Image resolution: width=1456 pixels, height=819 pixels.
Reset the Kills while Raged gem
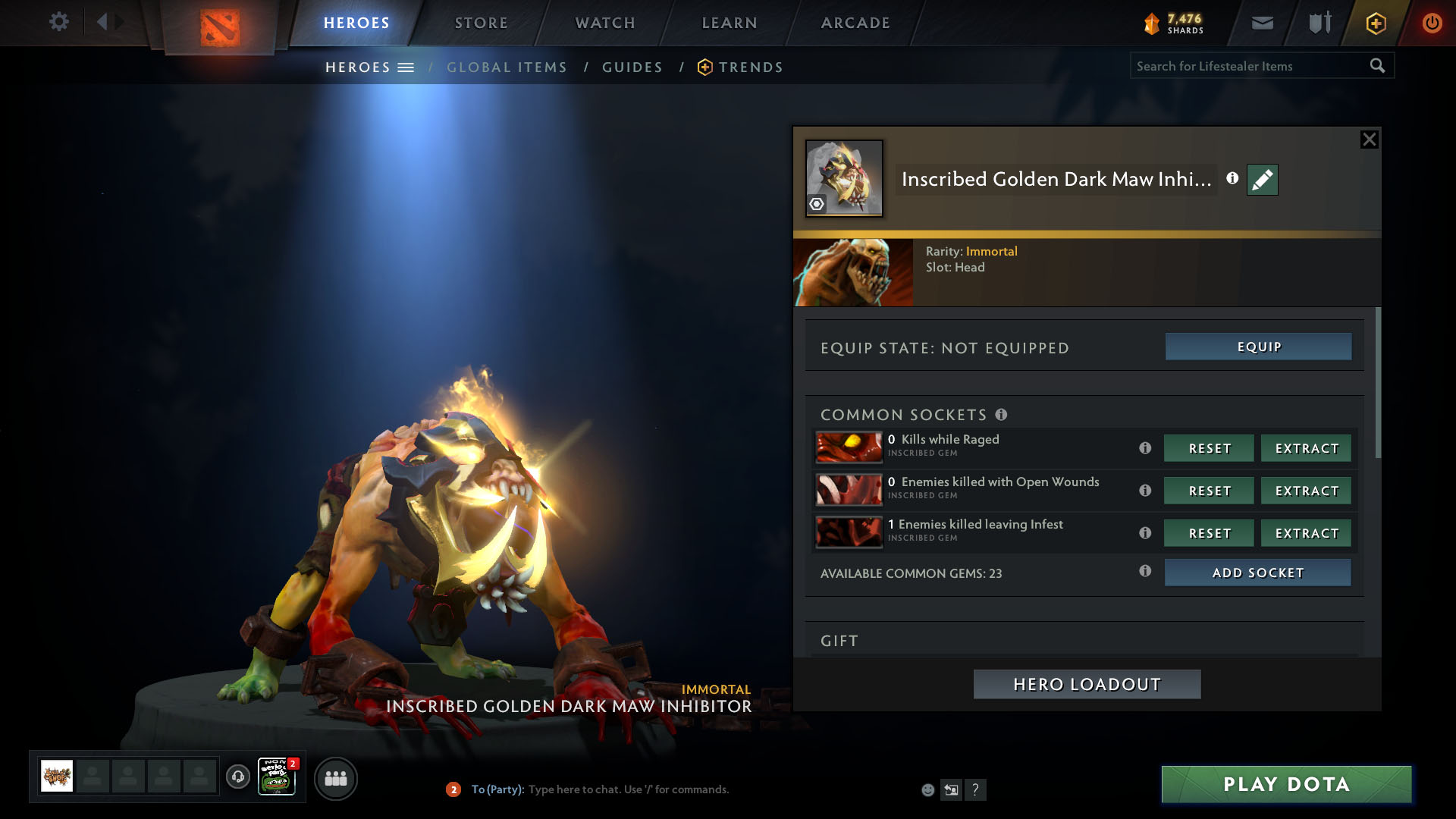pos(1209,448)
